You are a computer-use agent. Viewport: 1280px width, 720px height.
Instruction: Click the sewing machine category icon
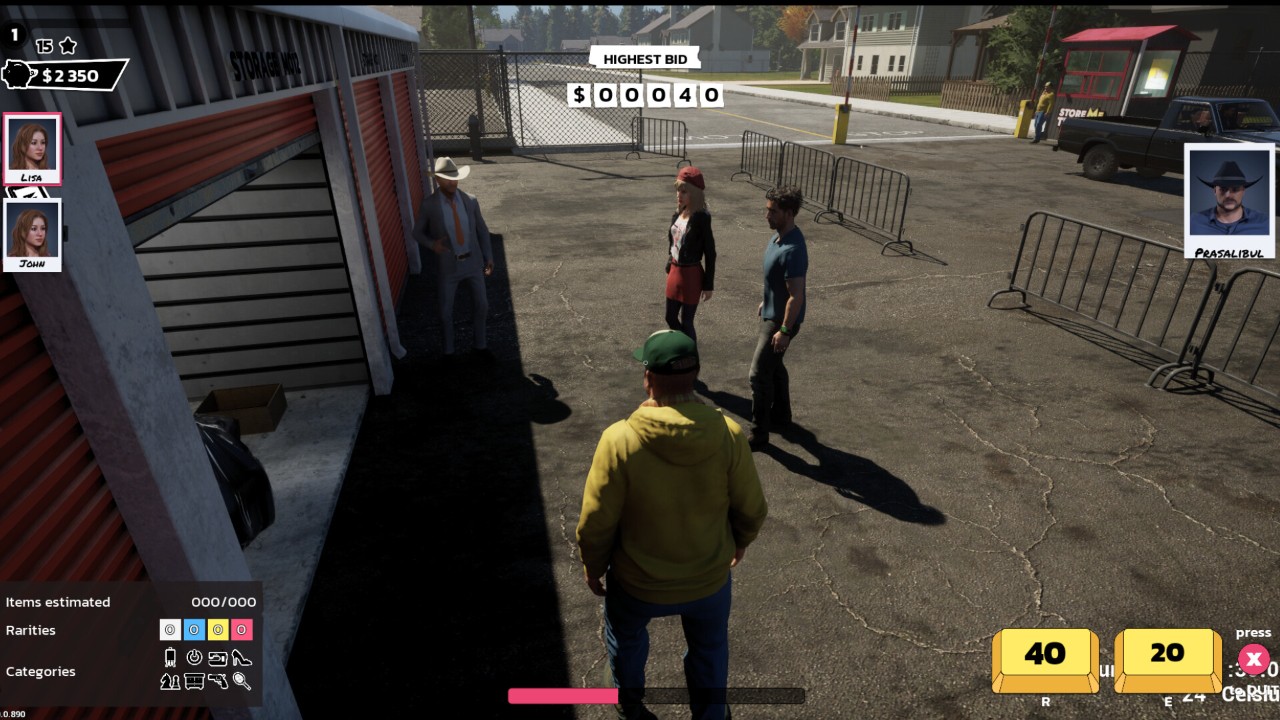click(x=218, y=658)
